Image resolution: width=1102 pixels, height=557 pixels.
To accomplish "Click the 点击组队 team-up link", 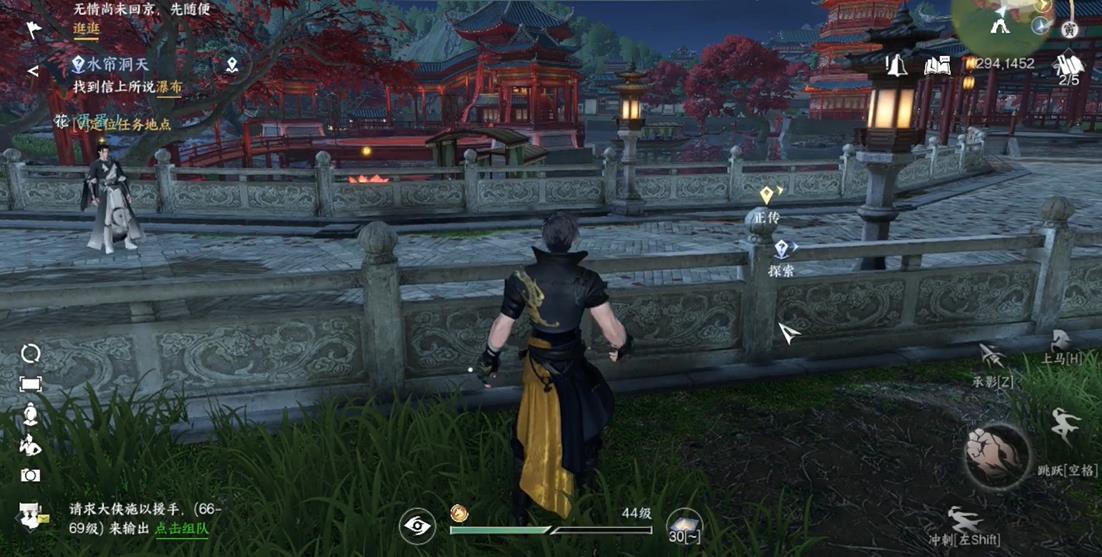I will pos(181,527).
